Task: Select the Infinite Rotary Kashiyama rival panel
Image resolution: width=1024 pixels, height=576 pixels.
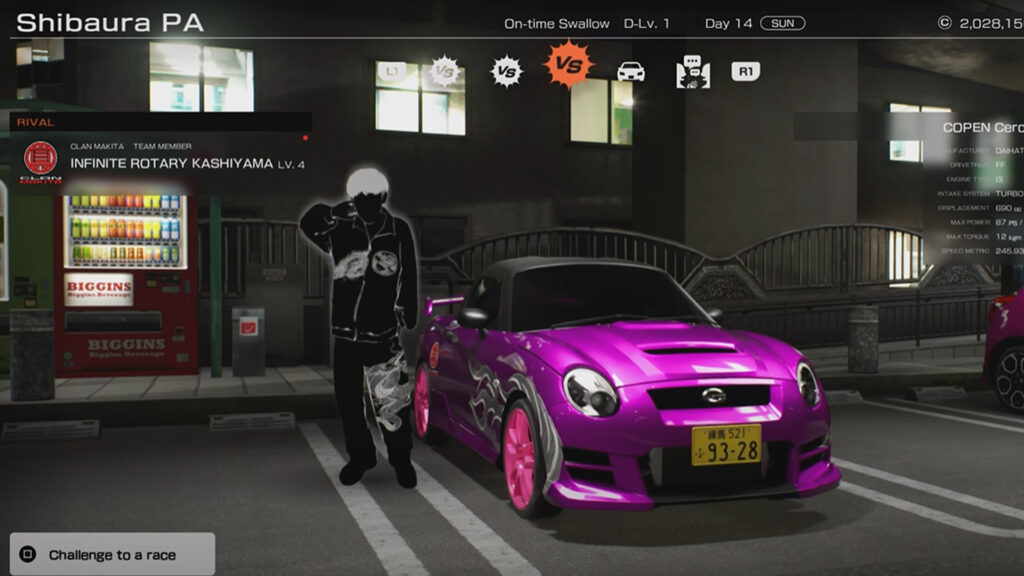Action: pos(160,160)
